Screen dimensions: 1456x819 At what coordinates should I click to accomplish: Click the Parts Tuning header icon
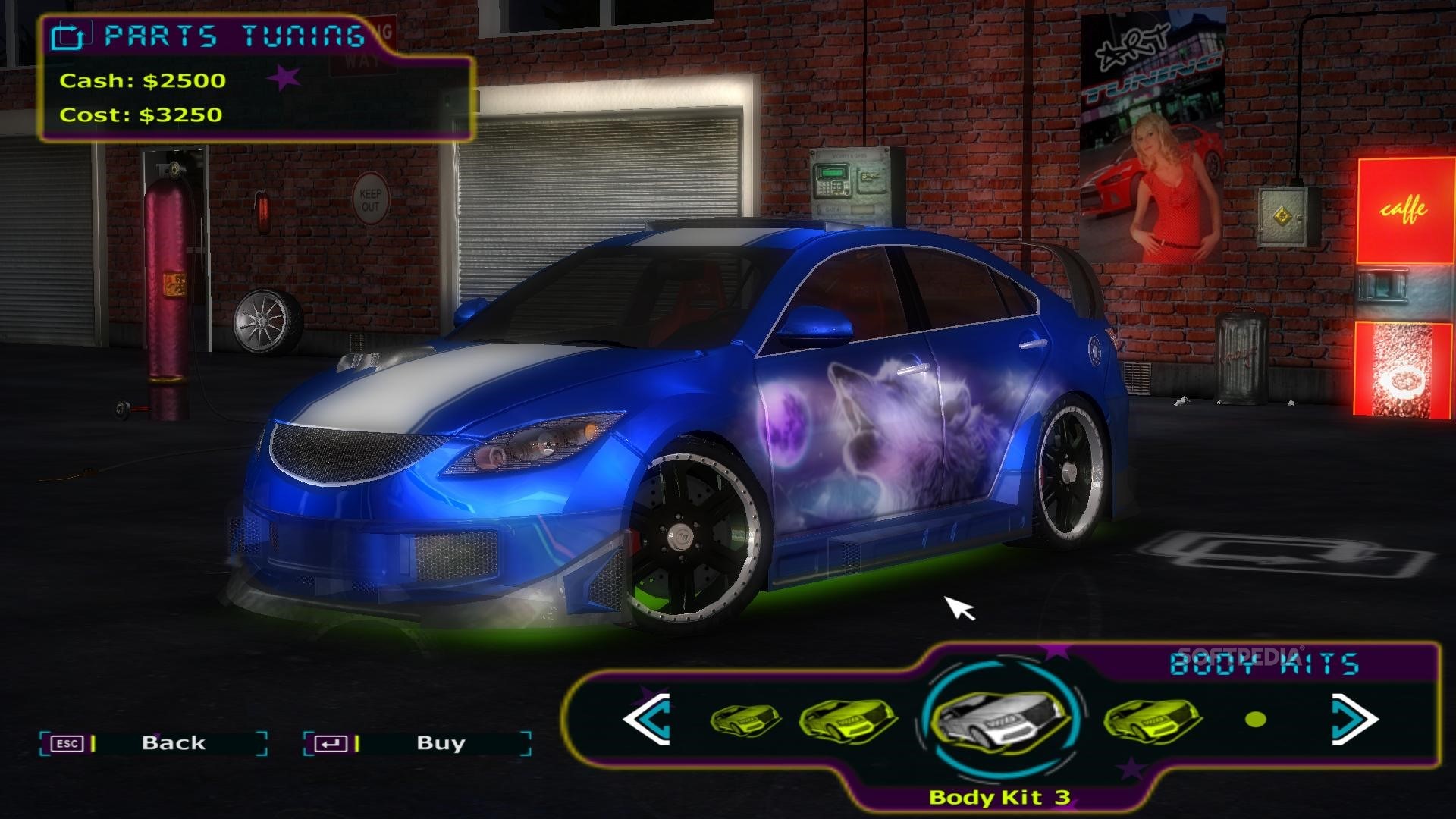(x=68, y=36)
